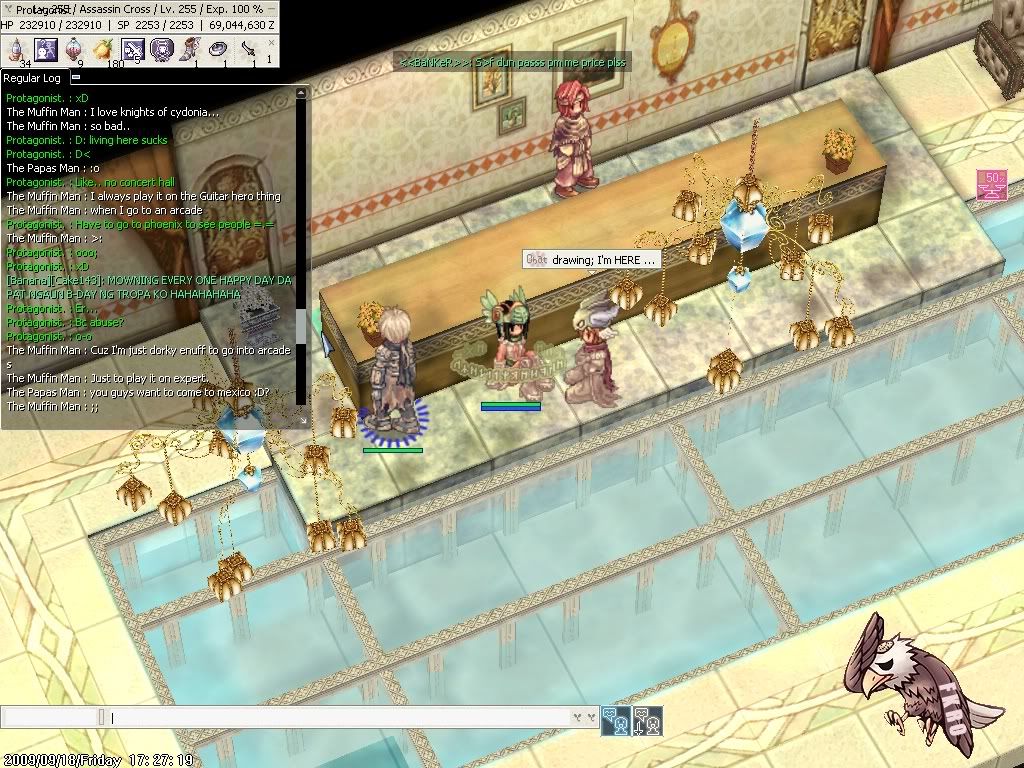Activate the round skull skill icon
The image size is (1024, 768).
pos(161,49)
